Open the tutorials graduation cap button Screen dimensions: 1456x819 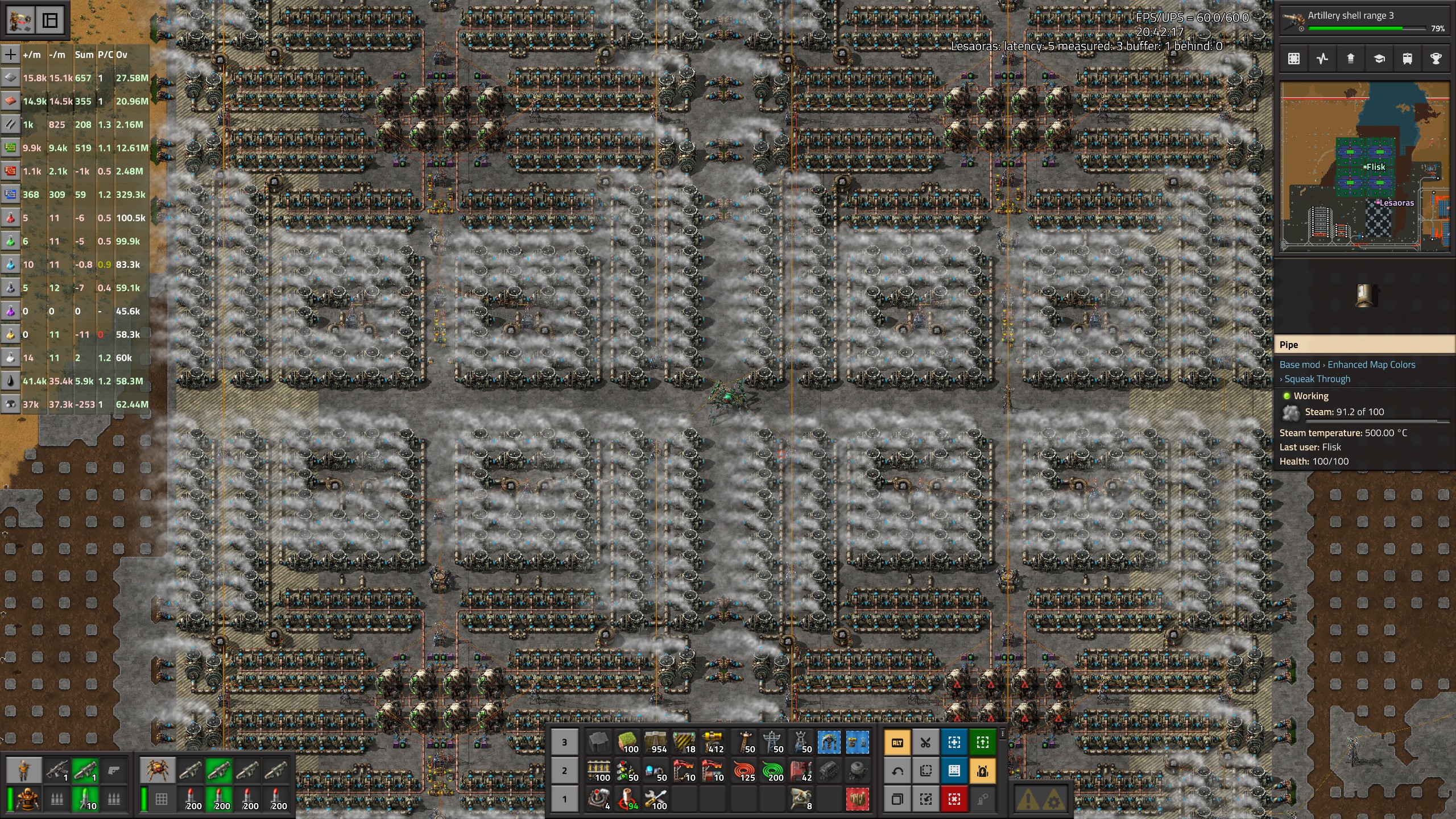click(1379, 59)
